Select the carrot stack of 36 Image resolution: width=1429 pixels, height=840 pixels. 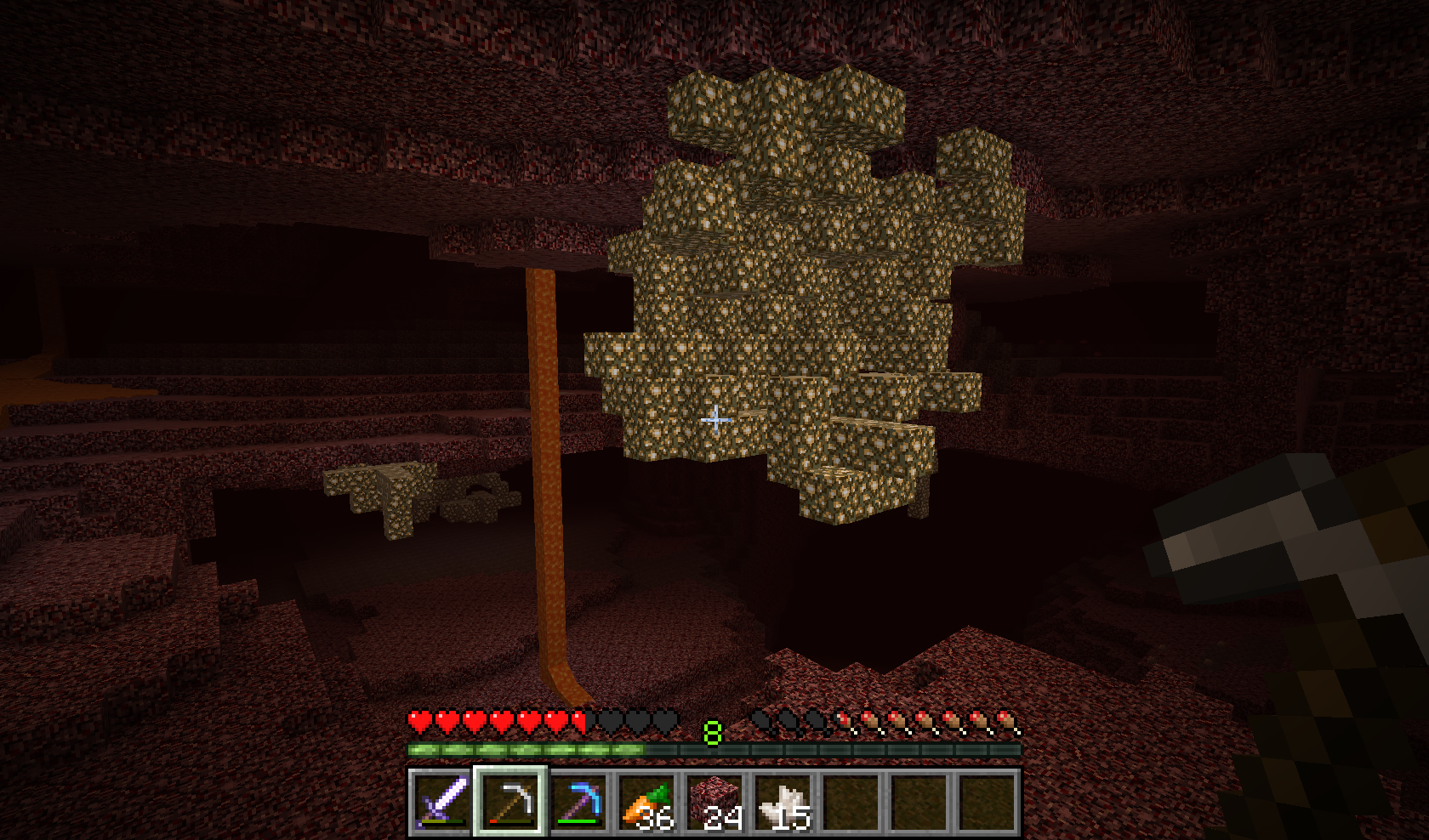tap(646, 802)
